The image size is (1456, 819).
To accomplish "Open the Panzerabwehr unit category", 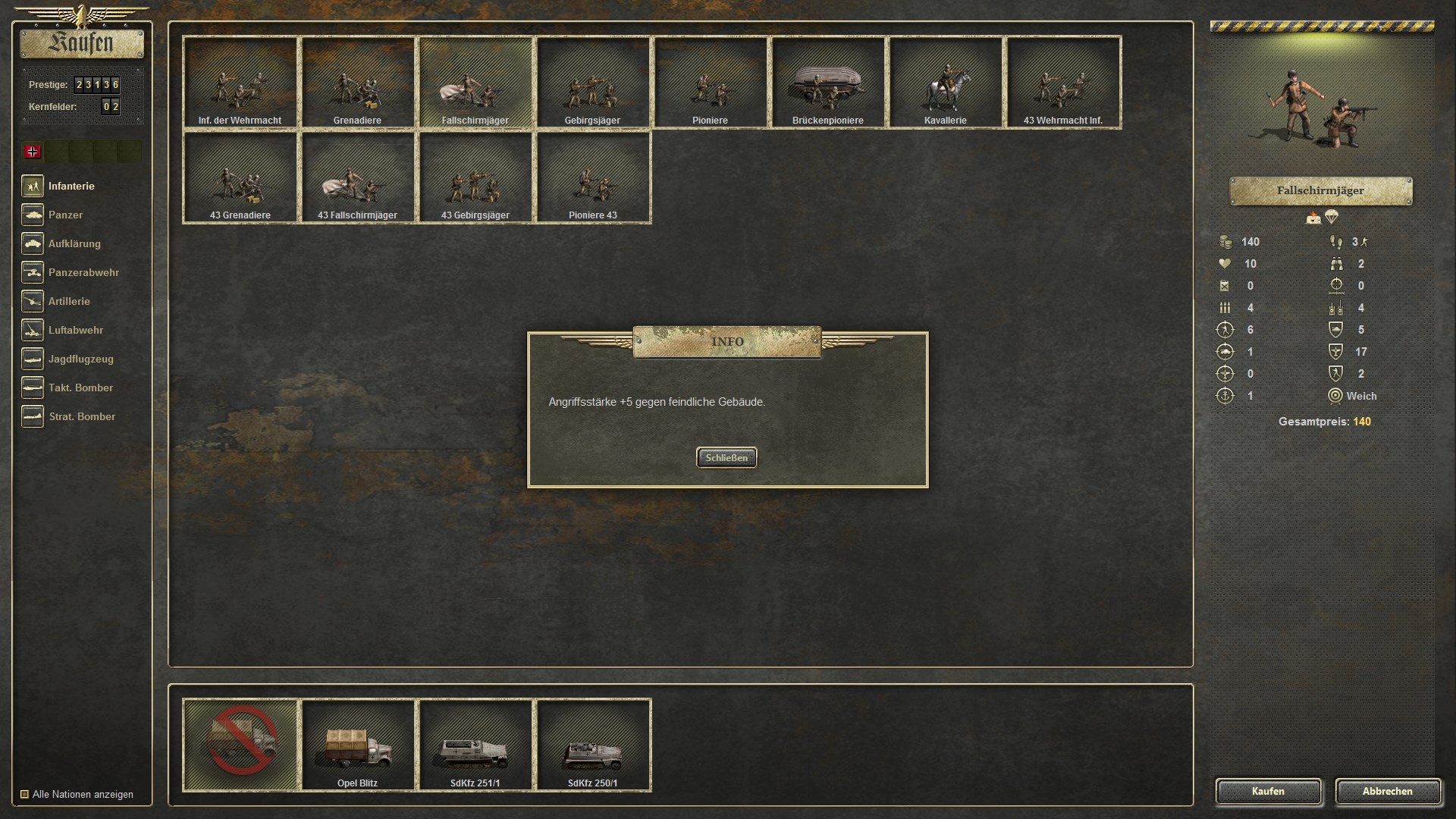I will [x=83, y=272].
